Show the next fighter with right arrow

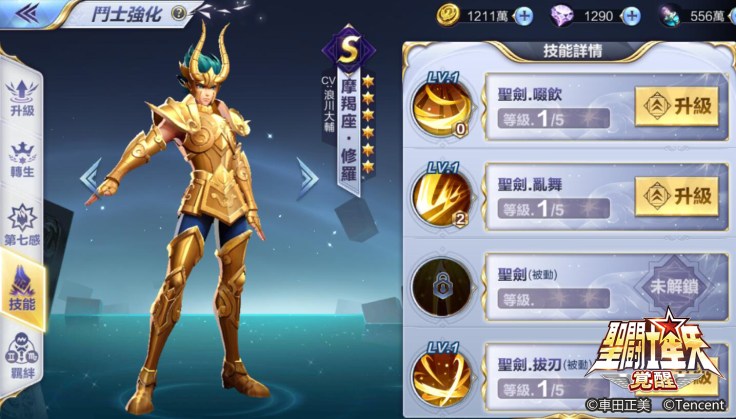tap(306, 179)
